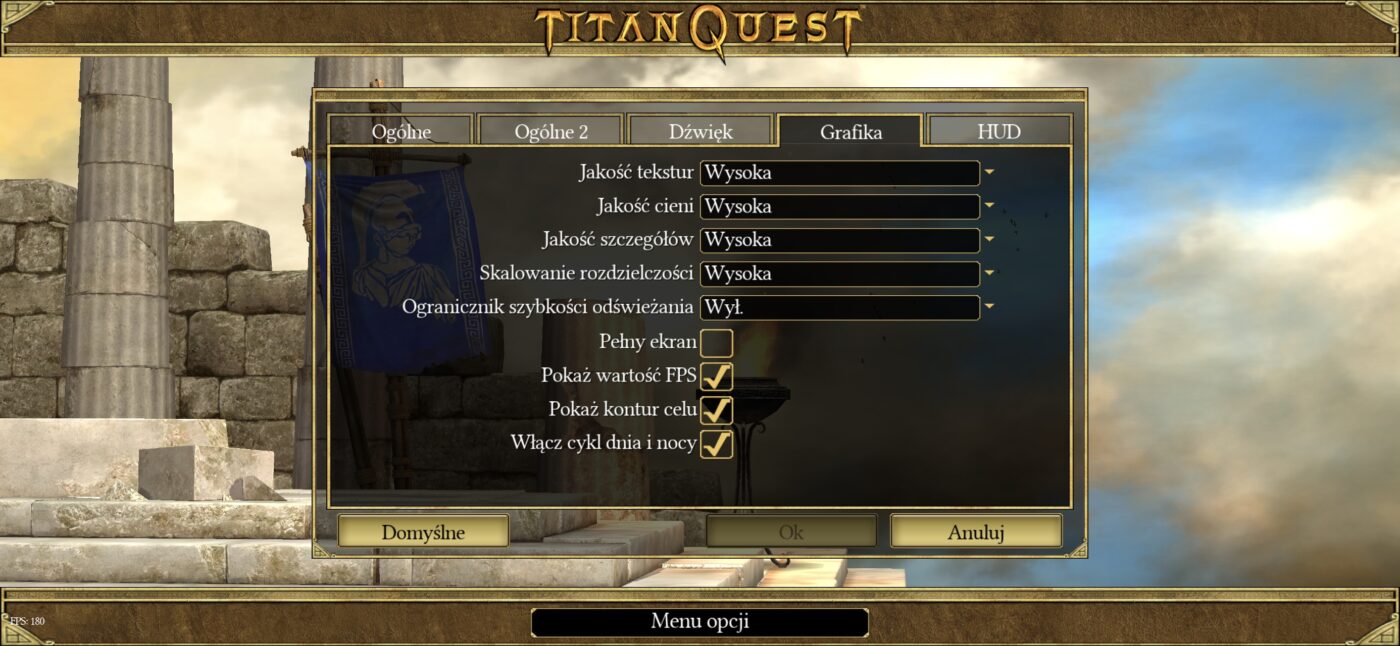Screen dimensions: 1400x646
Task: Cancel changes with the Anuluj button
Action: coord(976,532)
